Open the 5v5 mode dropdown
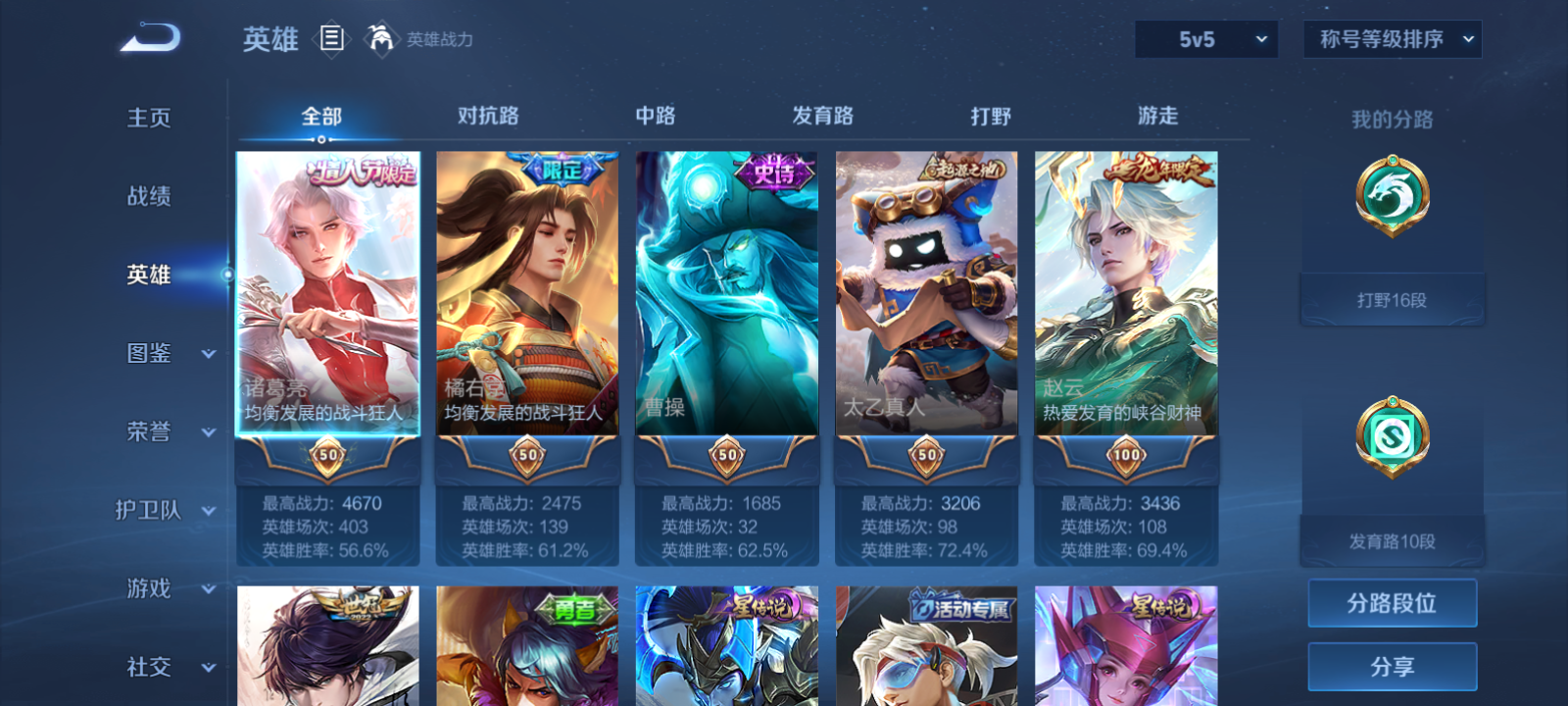Viewport: 1568px width, 706px height. tap(1205, 39)
